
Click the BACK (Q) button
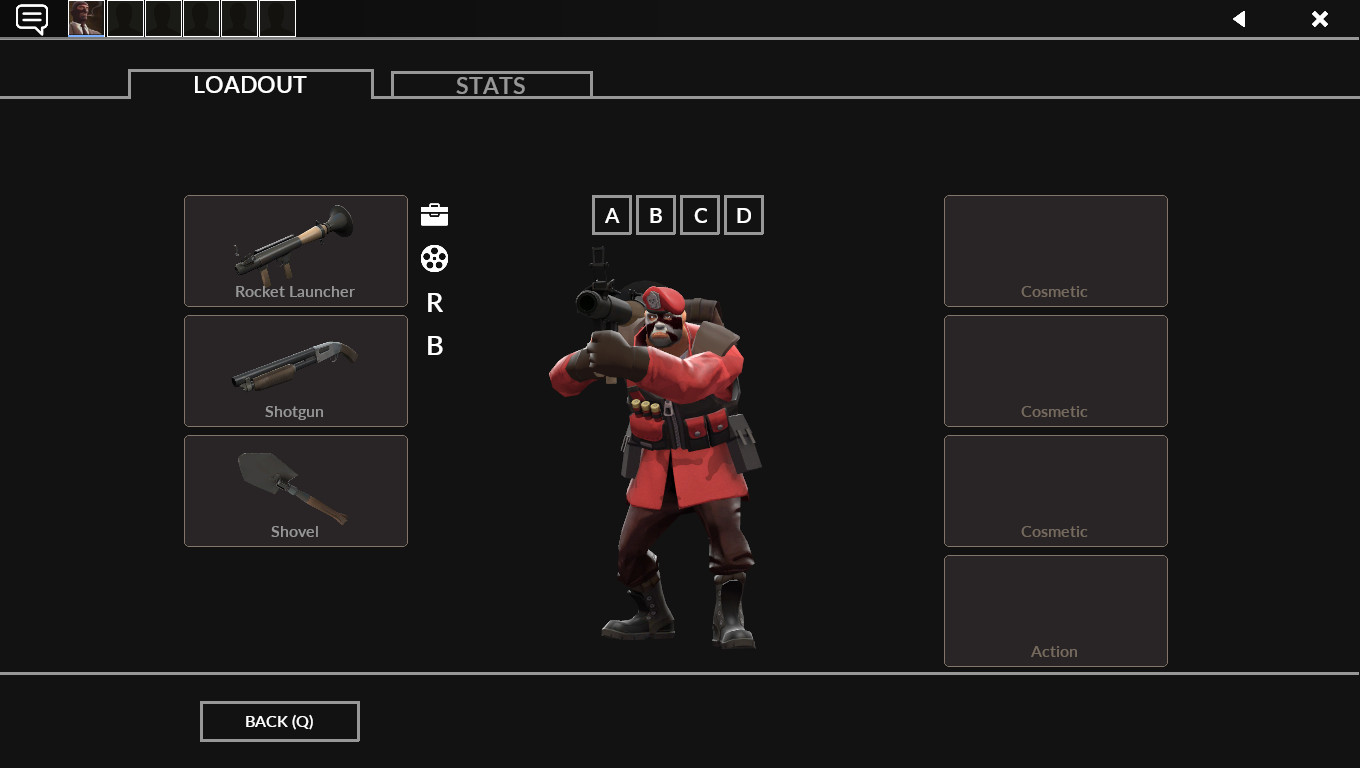[x=279, y=721]
